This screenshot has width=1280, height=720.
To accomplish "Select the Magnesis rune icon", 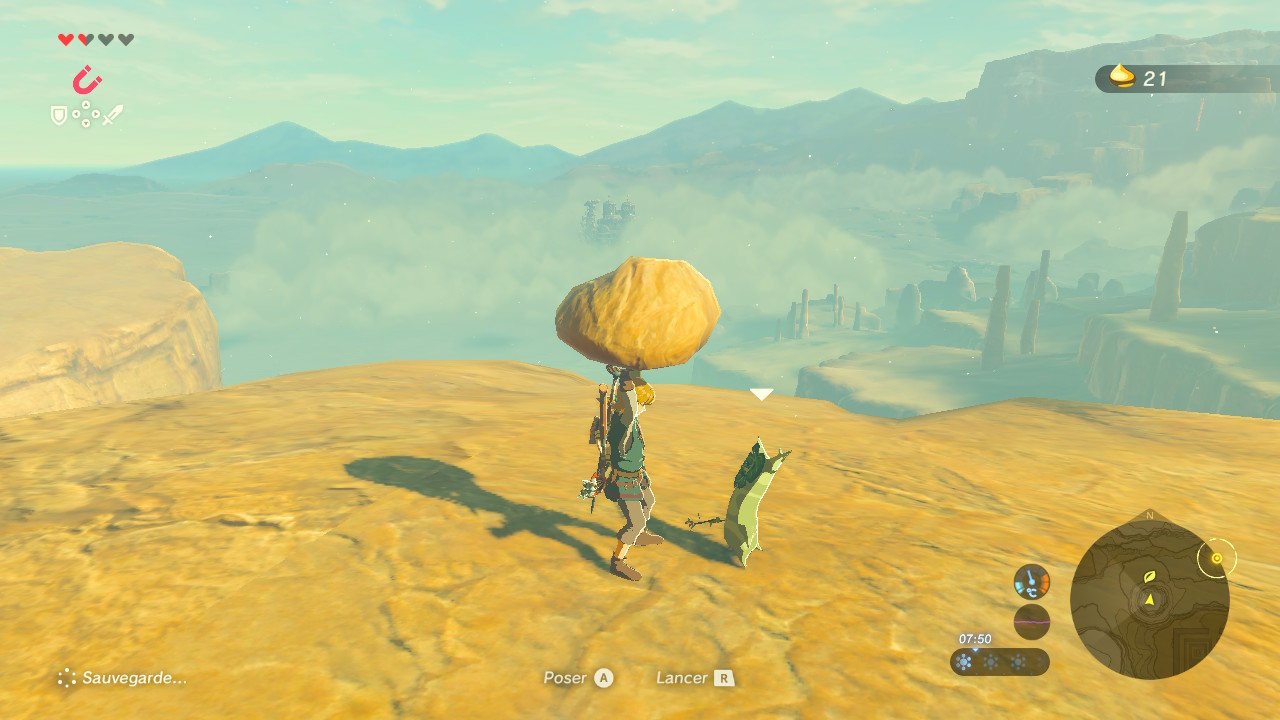I will 87,80.
